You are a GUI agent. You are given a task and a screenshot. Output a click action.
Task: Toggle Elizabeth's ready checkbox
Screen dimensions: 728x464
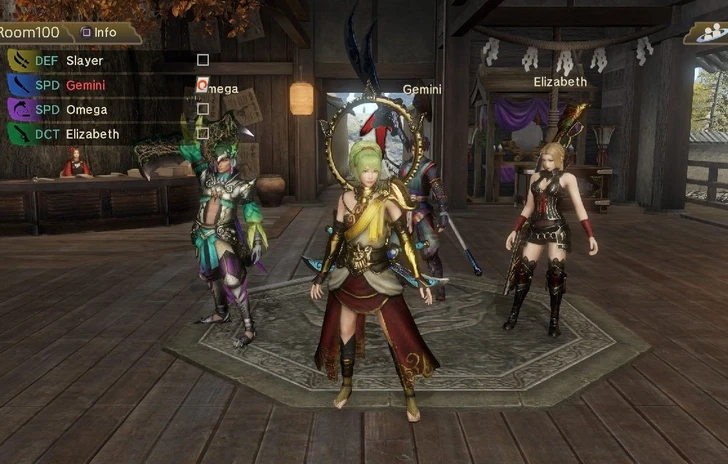pos(203,132)
